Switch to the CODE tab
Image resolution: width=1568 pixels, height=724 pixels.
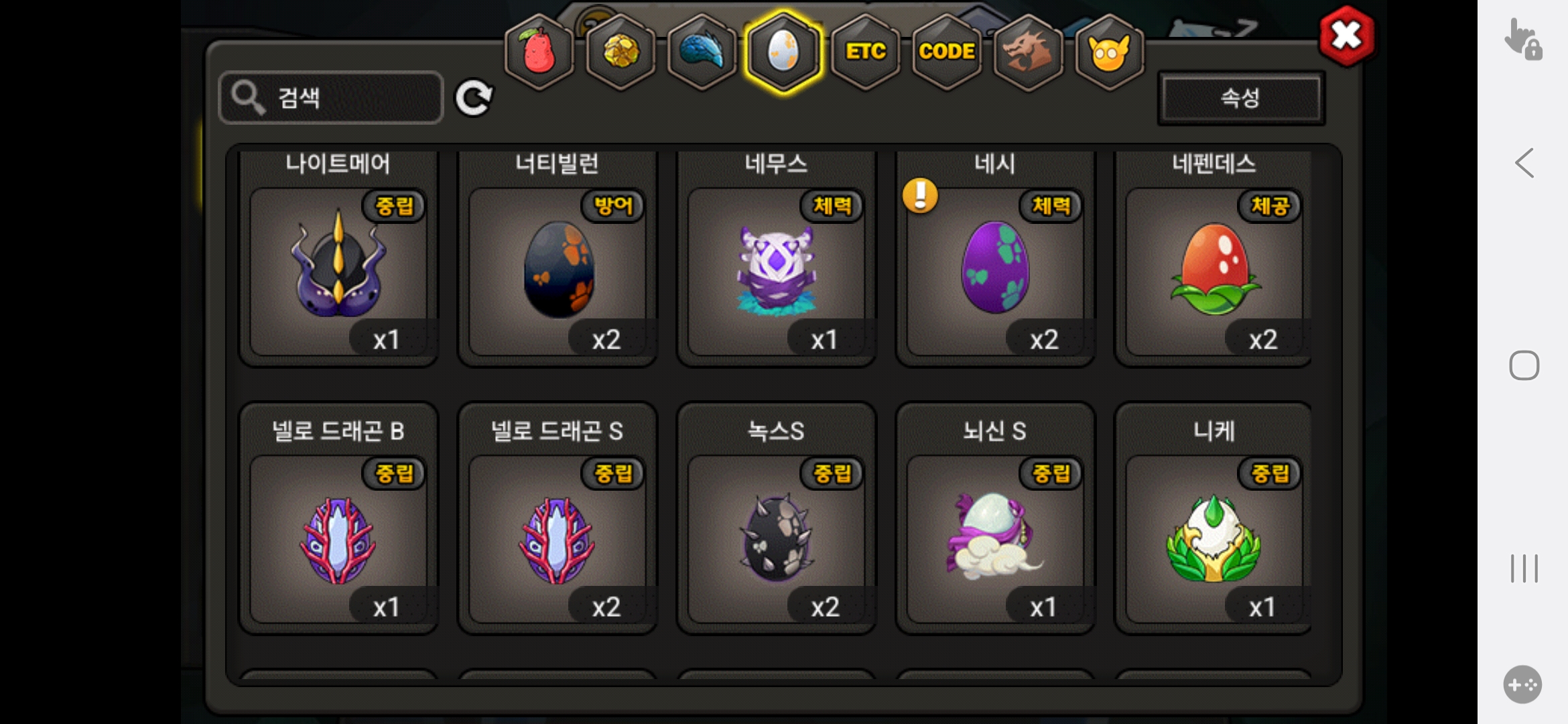pyautogui.click(x=947, y=52)
